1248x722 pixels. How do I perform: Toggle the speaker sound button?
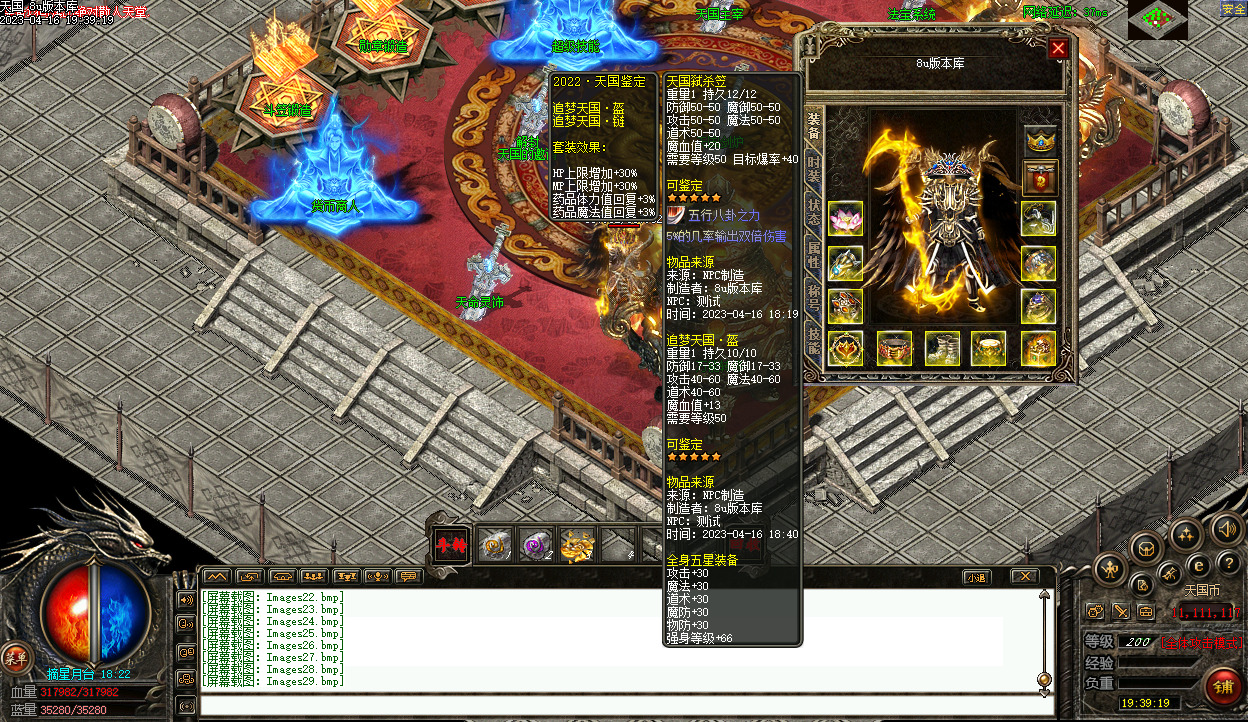[x=1224, y=527]
